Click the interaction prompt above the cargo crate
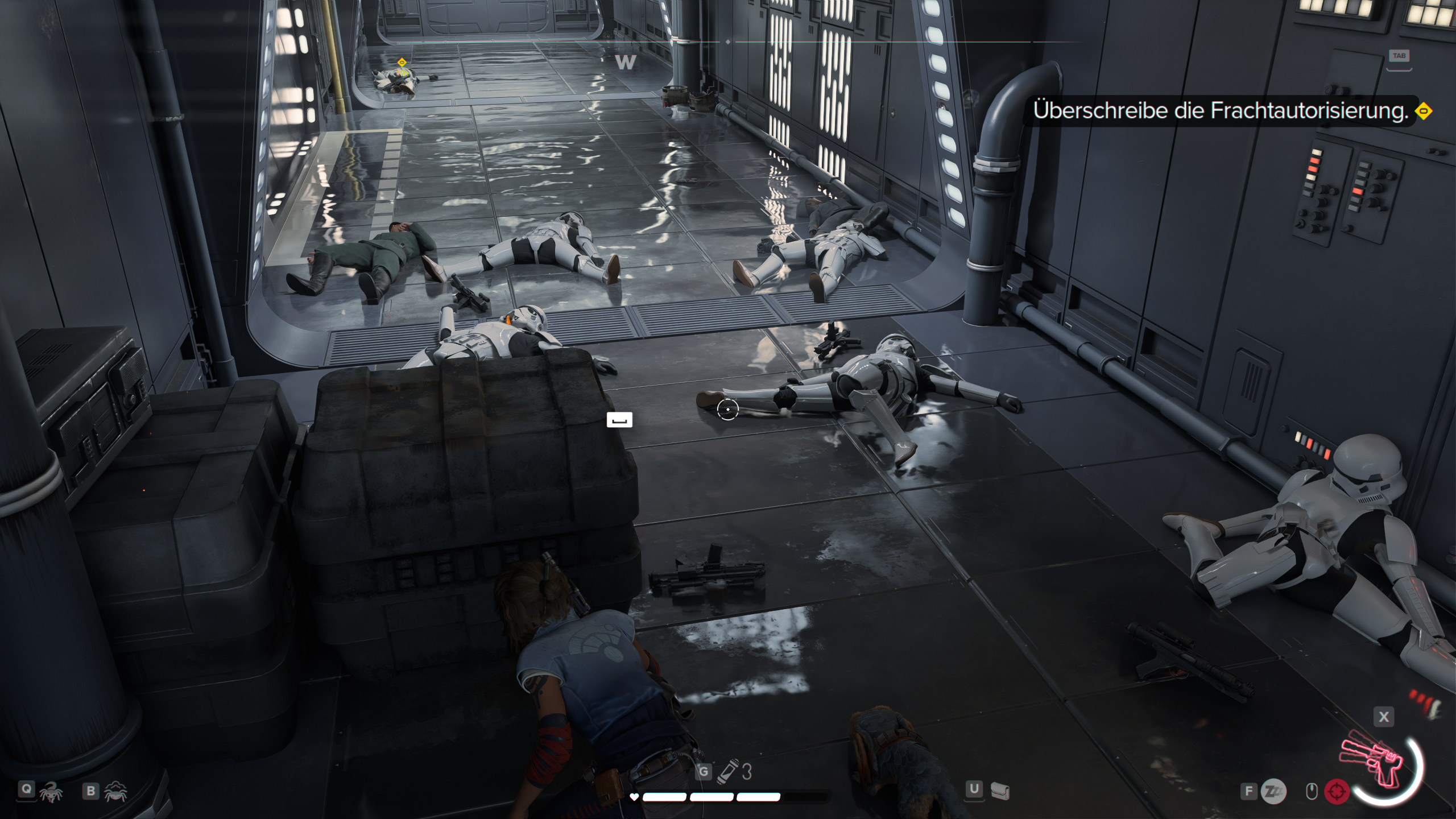This screenshot has height=819, width=1456. pos(619,419)
